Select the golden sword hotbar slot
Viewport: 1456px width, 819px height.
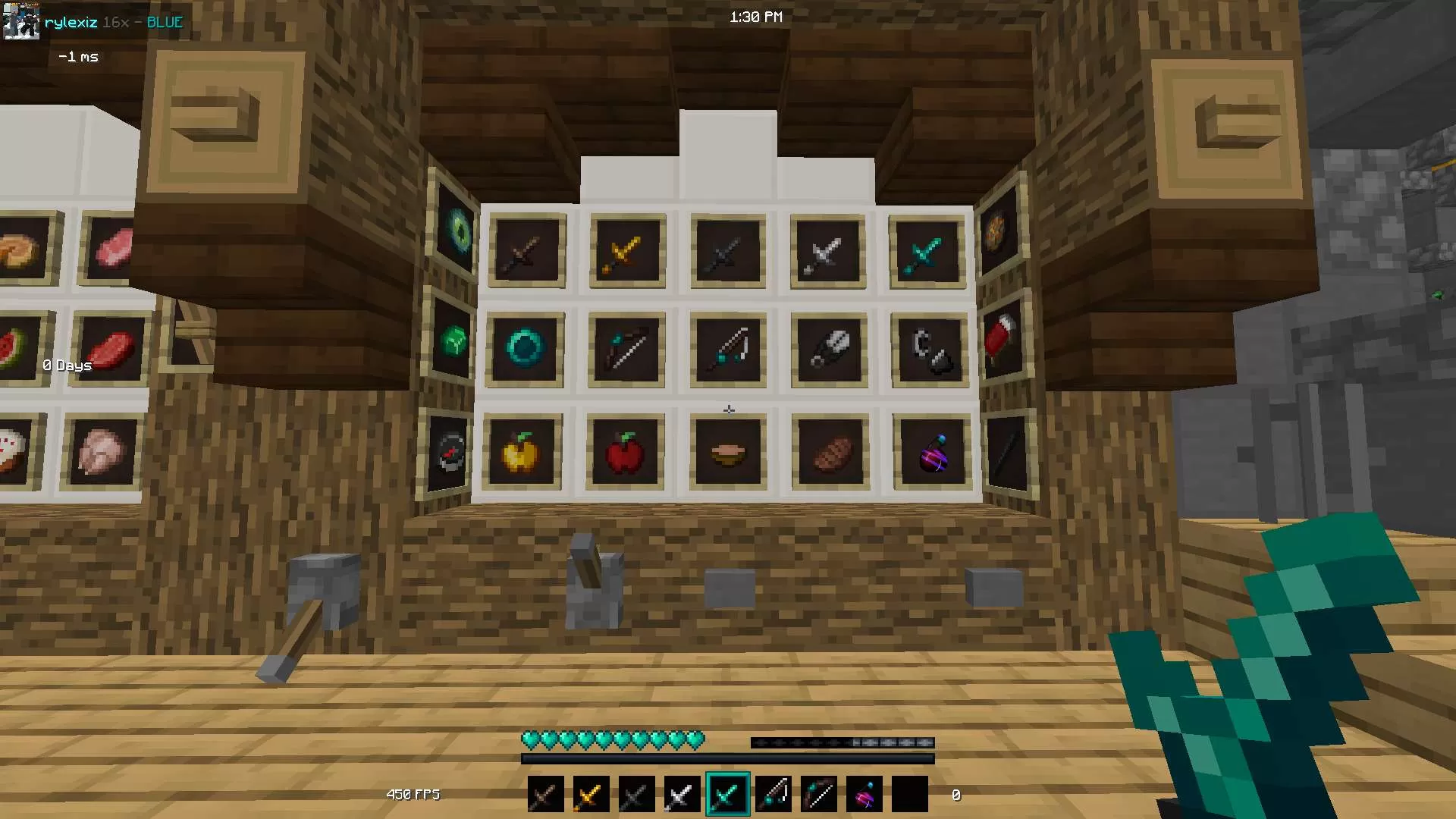coord(591,793)
